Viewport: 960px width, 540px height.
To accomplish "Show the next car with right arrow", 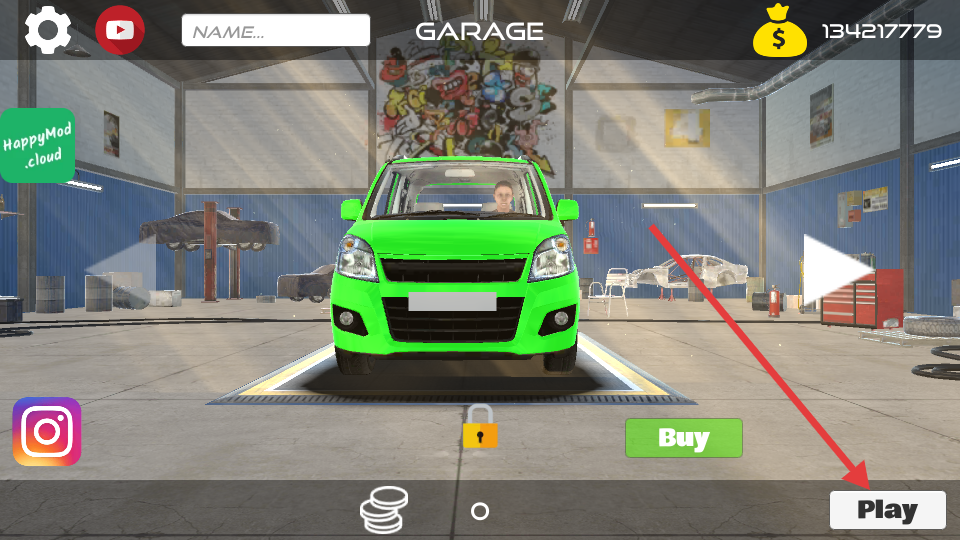I will [836, 269].
